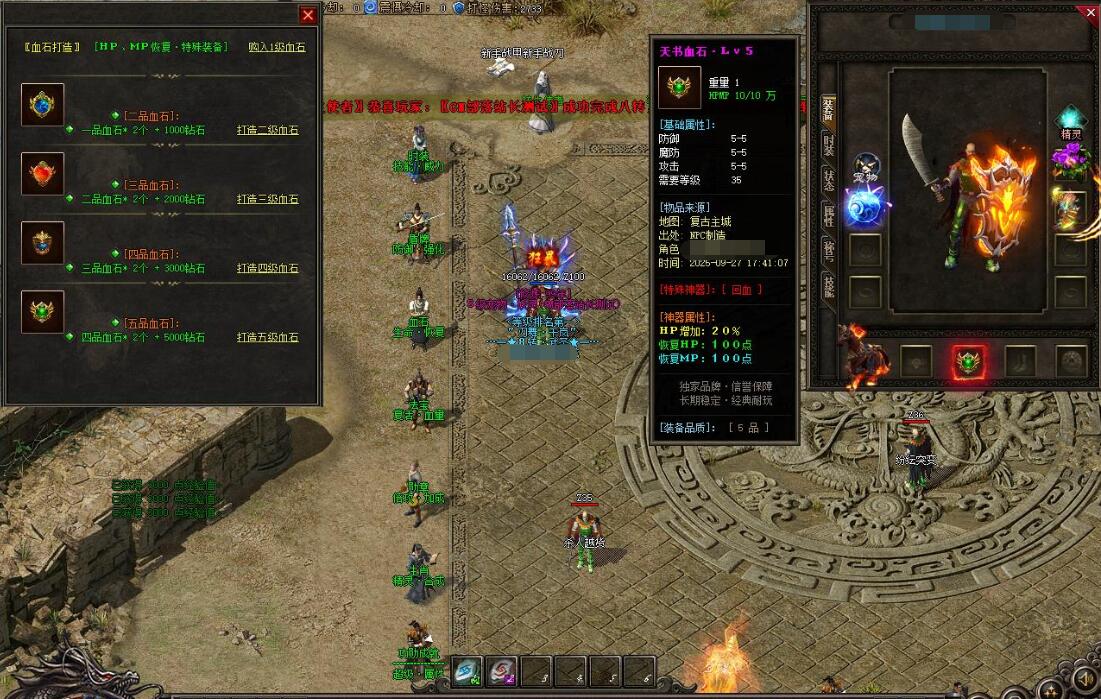This screenshot has width=1101, height=699.
Task: Close the character equipment panel
Action: pos(1090,13)
